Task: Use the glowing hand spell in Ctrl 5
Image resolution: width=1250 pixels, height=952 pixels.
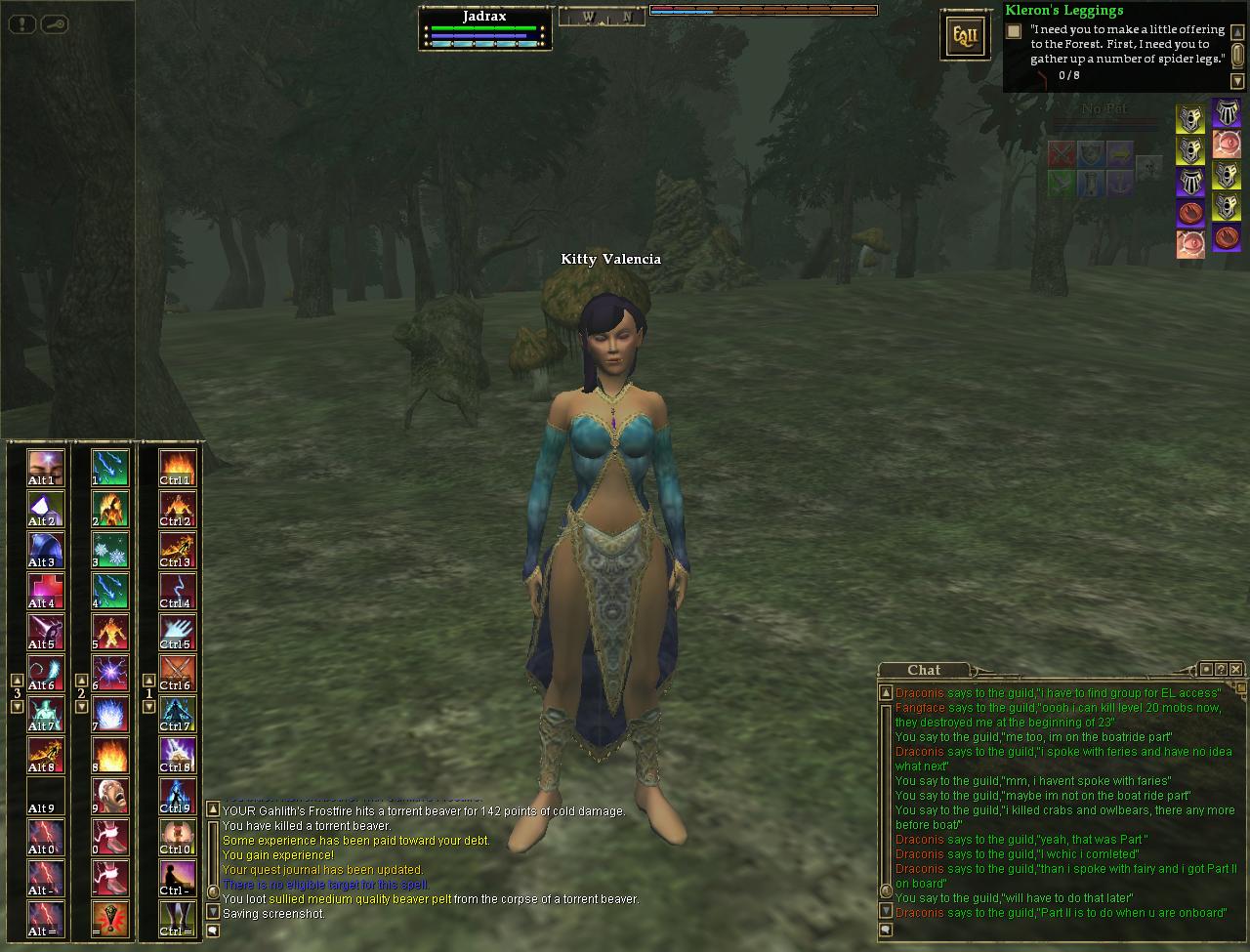Action: coord(177,632)
